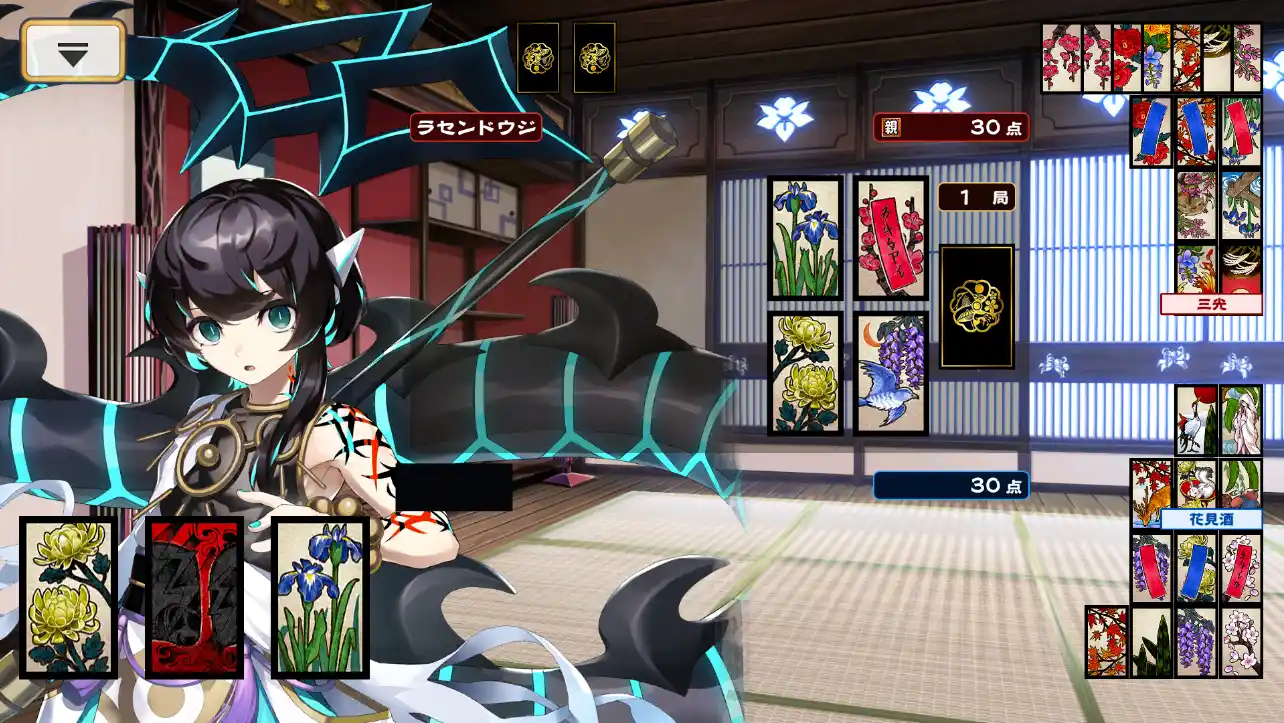Pick the plum red ribbon field card

[x=892, y=238]
